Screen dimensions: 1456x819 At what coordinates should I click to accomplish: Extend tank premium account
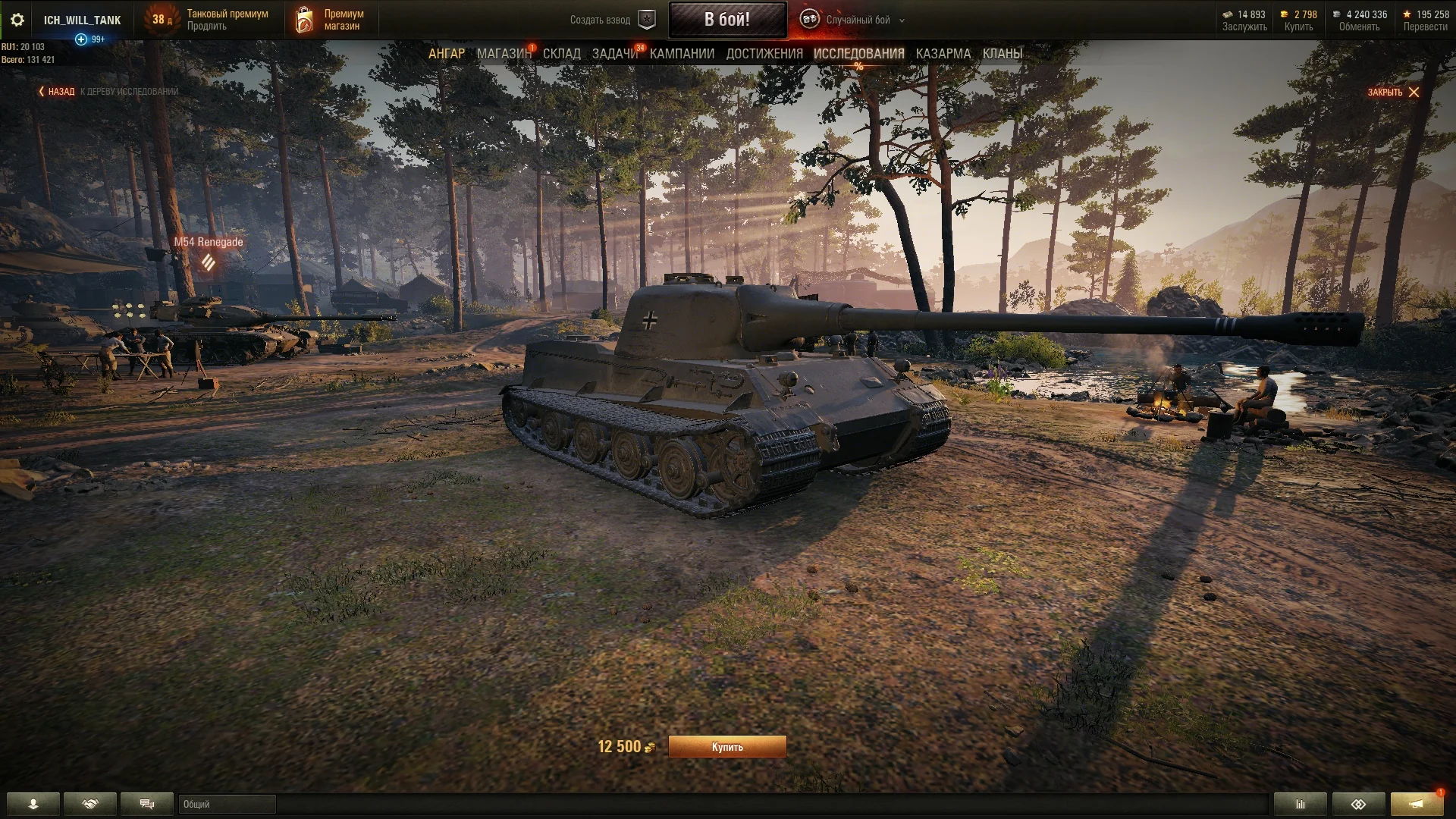point(207,27)
